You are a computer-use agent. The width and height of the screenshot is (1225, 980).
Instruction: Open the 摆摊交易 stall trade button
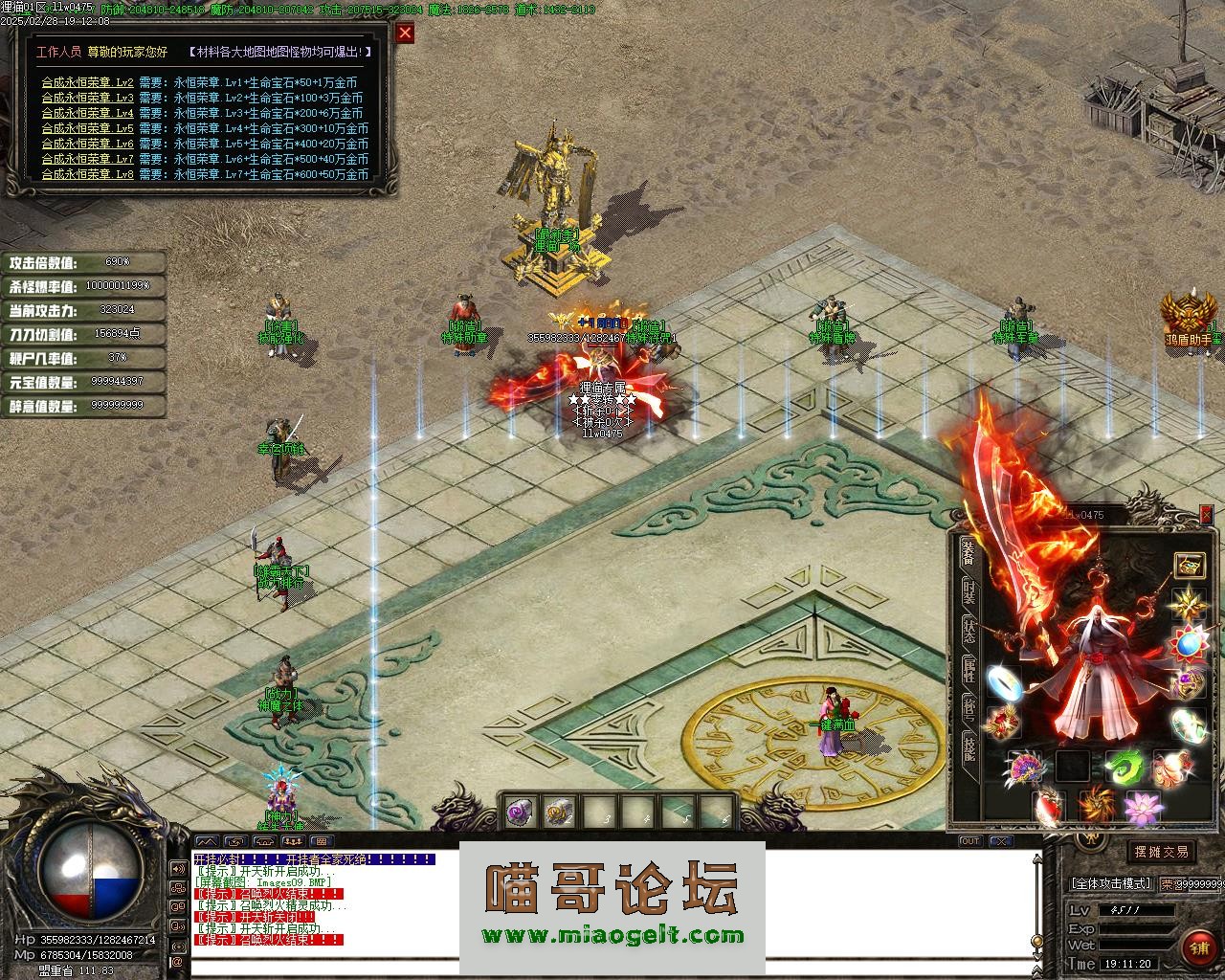[x=1161, y=852]
